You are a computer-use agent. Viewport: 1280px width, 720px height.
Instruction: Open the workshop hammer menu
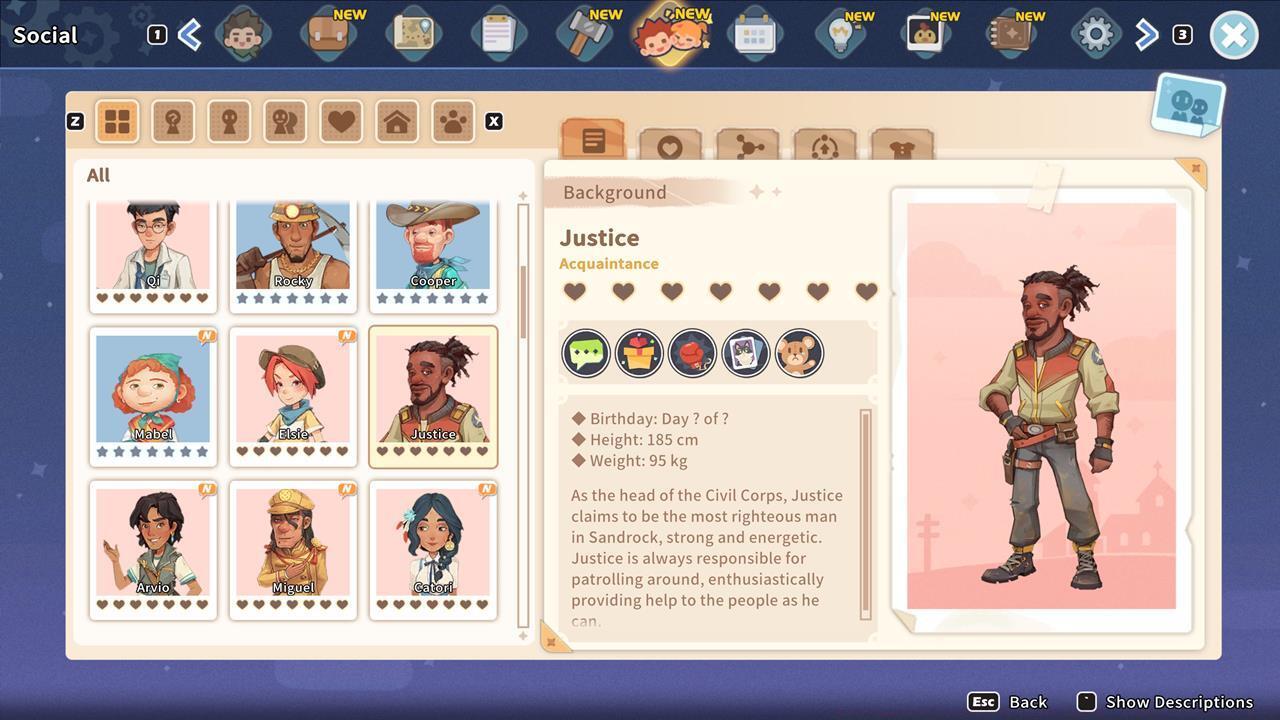coord(585,33)
